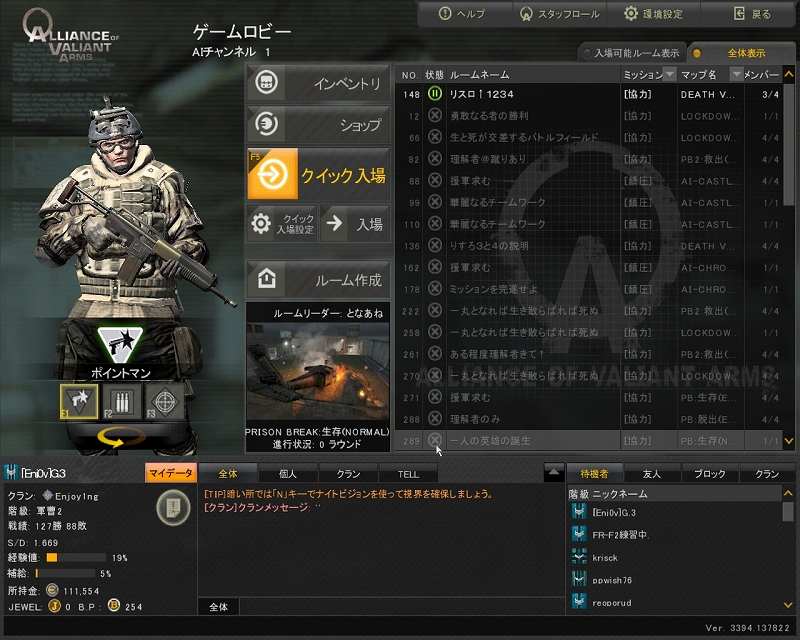Image resolution: width=800 pixels, height=640 pixels.
Task: Select the rifleman class icon with bullets
Action: point(118,401)
